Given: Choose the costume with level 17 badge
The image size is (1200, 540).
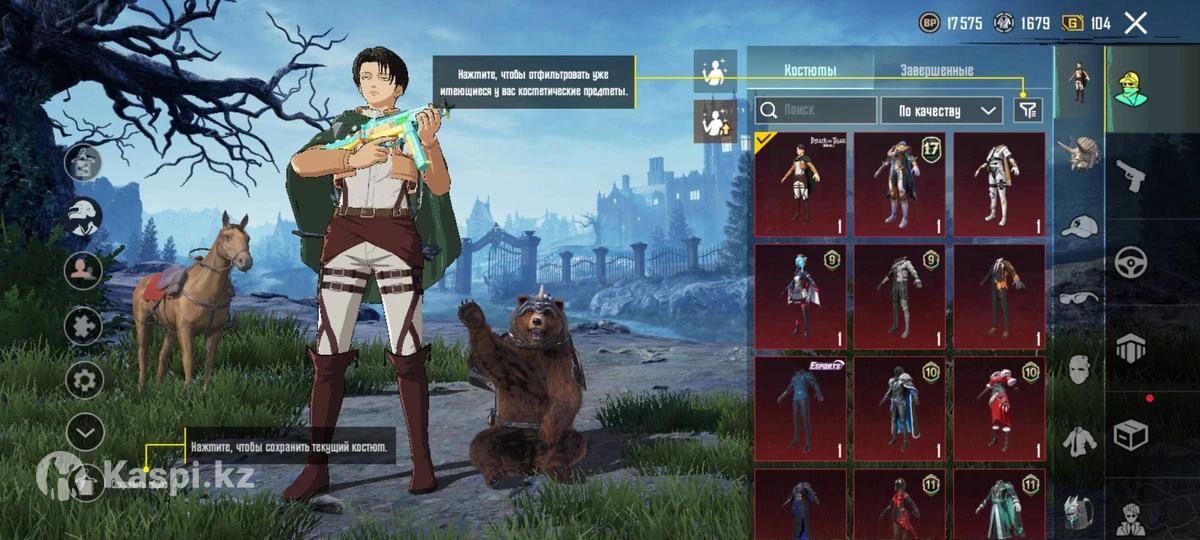Looking at the screenshot, I should coord(899,184).
